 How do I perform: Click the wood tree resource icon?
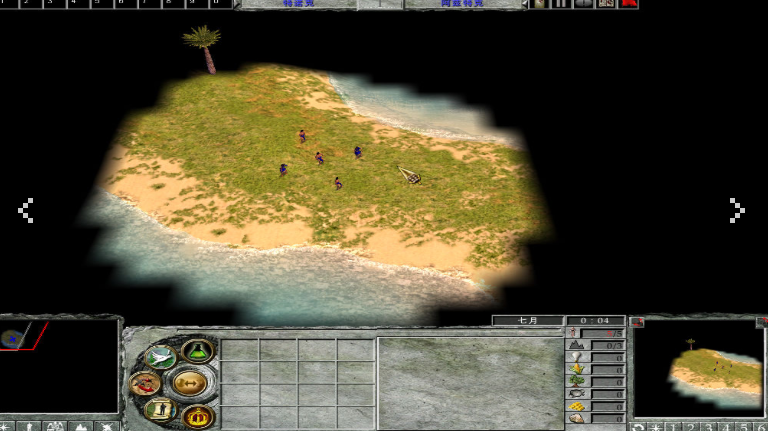(x=577, y=382)
